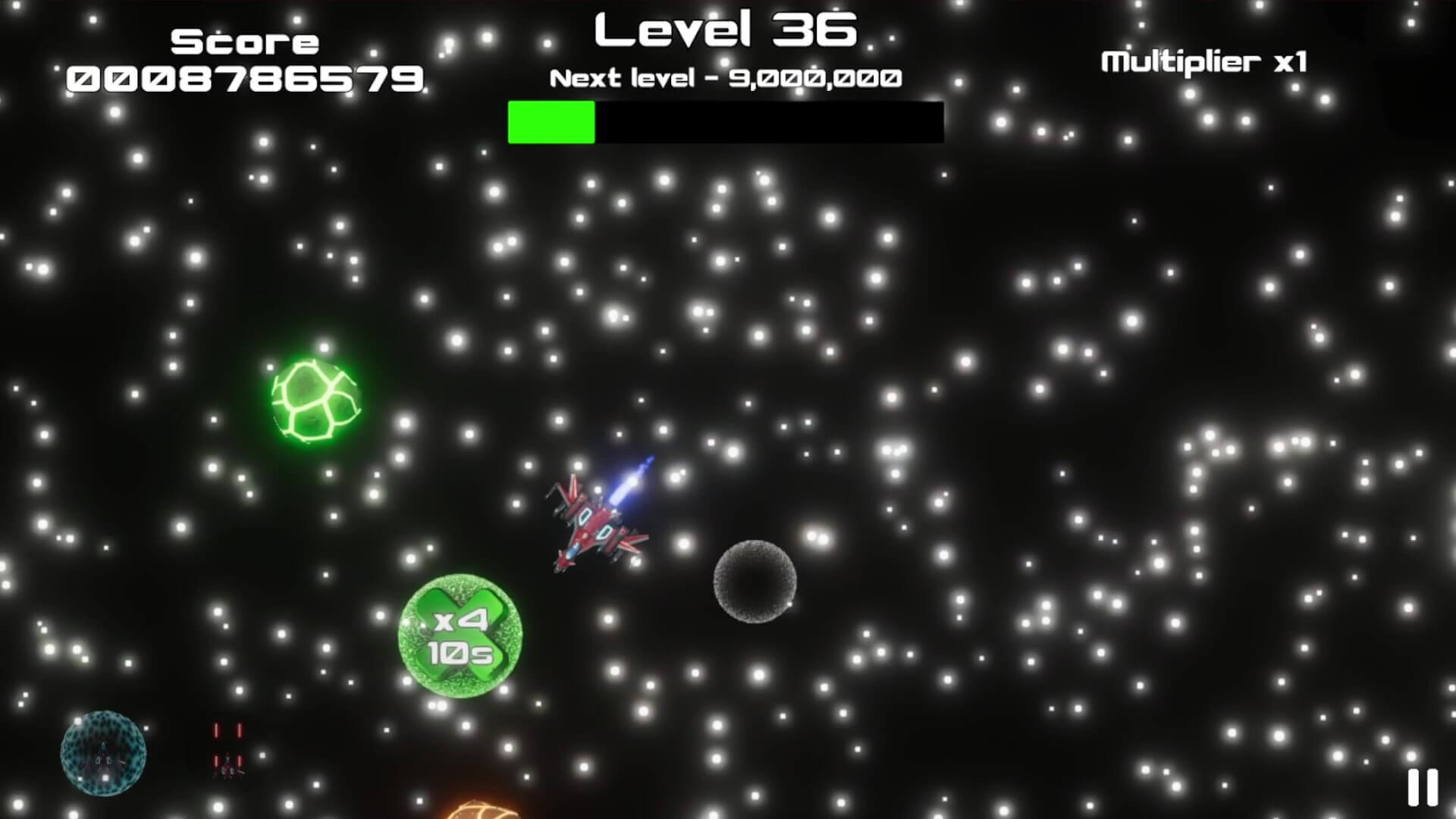This screenshot has width=1456, height=819.
Task: Activate the shield bubble ability
Action: (x=103, y=753)
